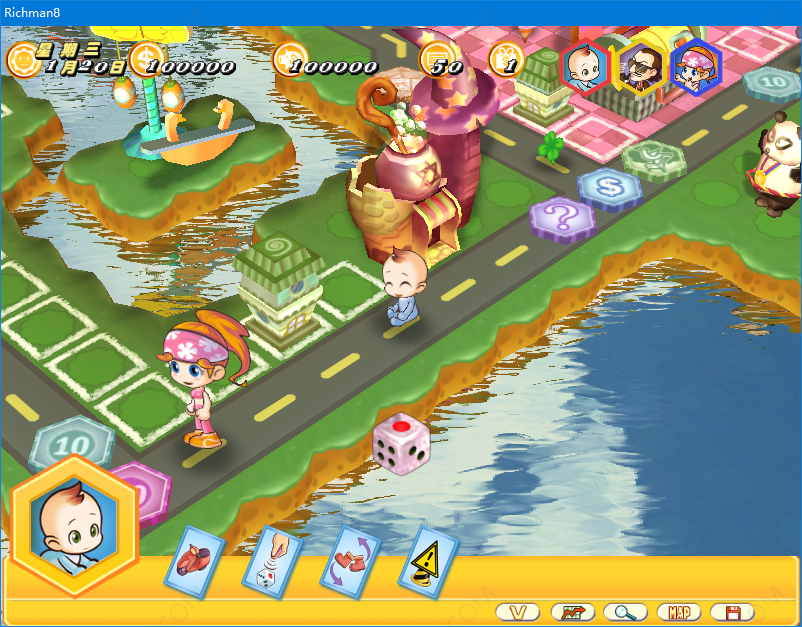Pick the yellow warning sign card

click(428, 562)
